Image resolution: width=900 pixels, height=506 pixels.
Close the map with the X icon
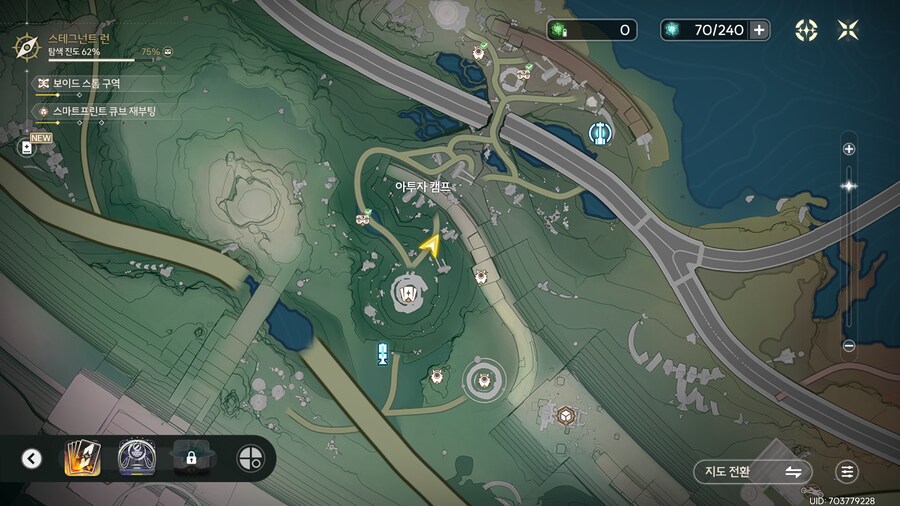(848, 30)
